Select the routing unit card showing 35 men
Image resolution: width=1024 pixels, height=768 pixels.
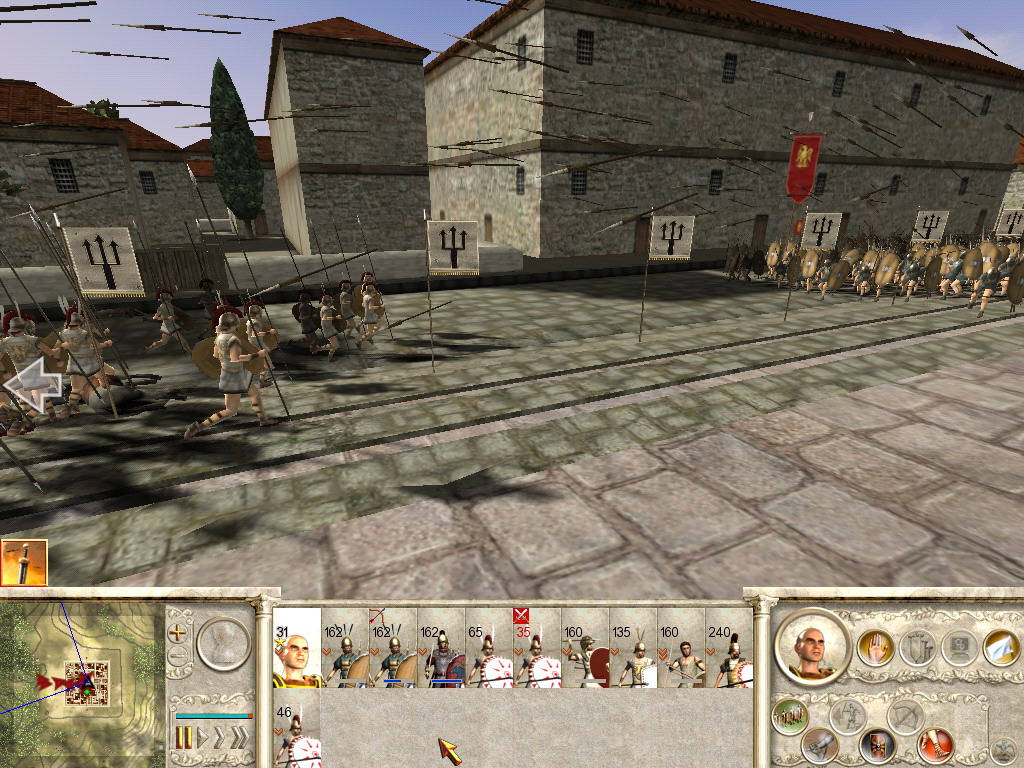coord(537,648)
